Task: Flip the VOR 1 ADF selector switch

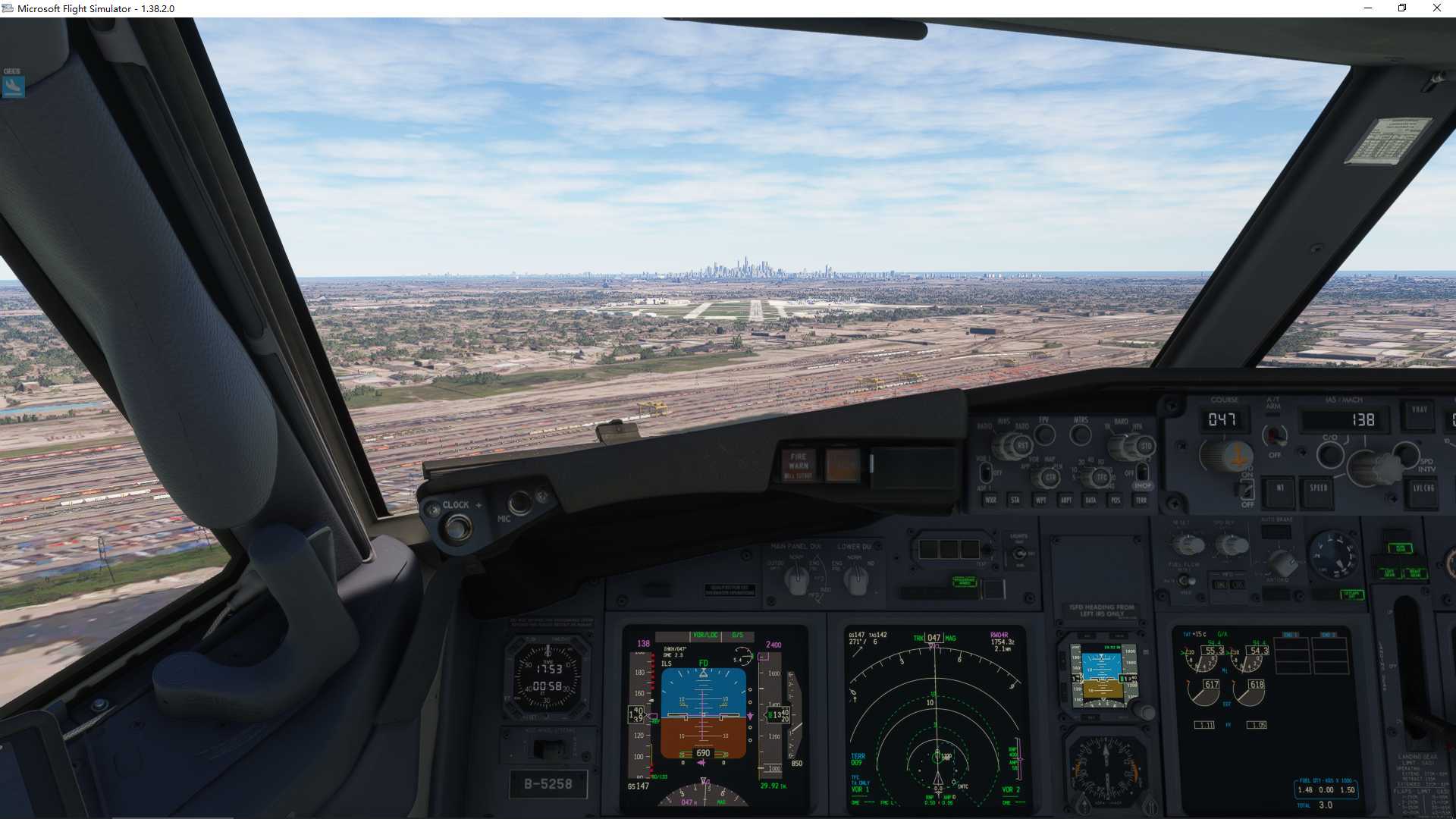Action: [x=986, y=472]
